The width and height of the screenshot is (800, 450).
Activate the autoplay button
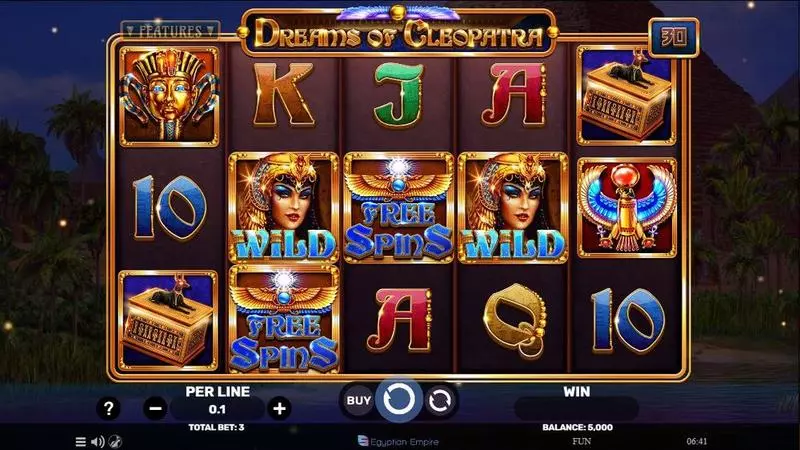coord(438,401)
